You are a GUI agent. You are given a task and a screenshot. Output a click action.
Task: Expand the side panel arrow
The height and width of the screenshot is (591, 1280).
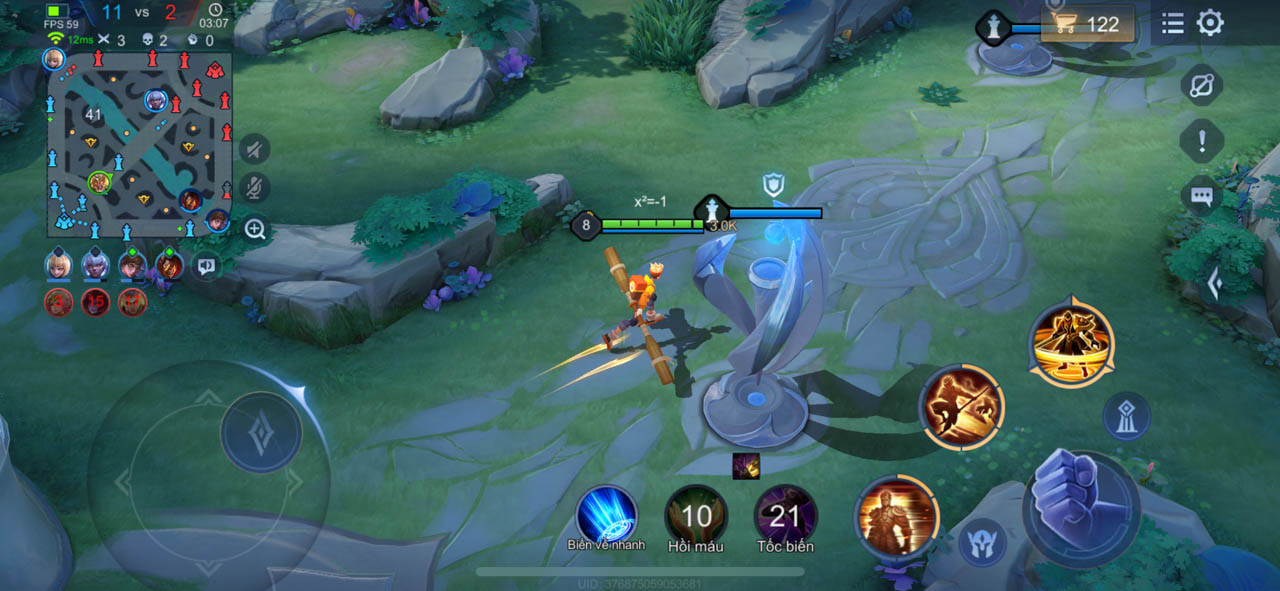pos(1215,285)
